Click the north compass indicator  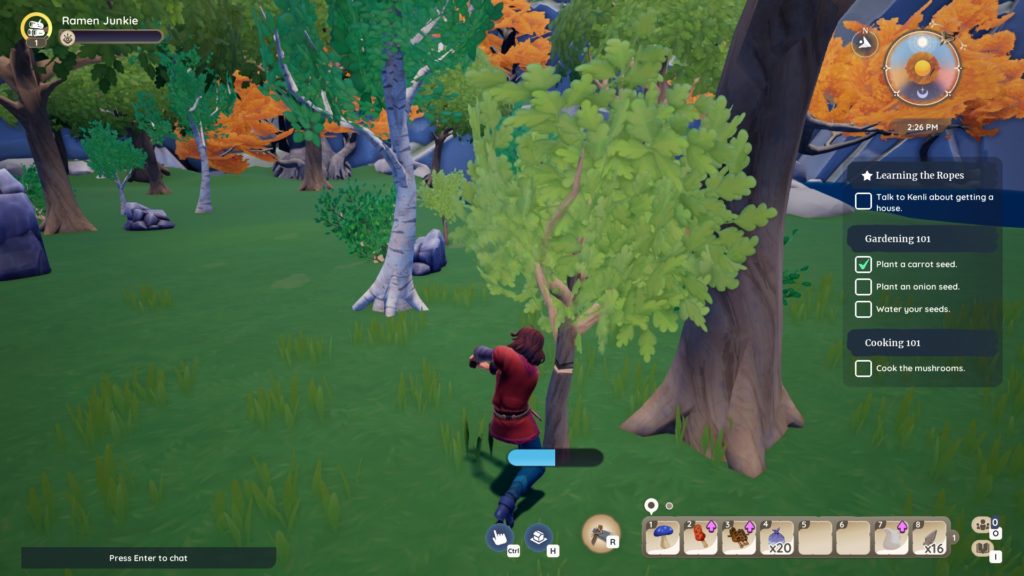[x=864, y=41]
